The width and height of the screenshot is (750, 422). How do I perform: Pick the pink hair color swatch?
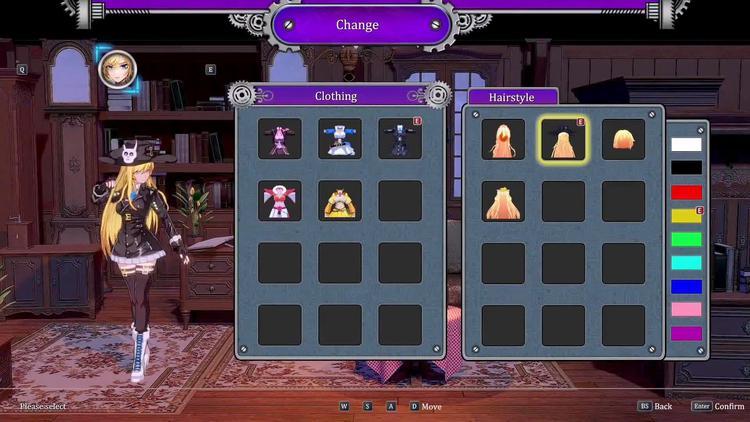686,310
